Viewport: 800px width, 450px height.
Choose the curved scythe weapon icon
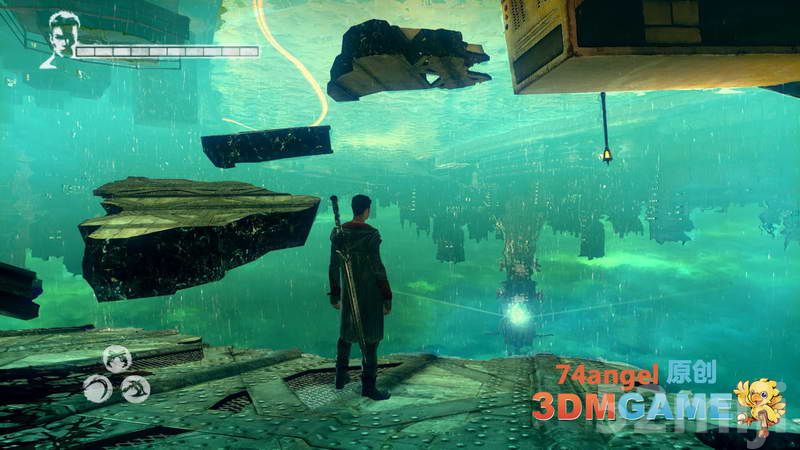pos(97,386)
